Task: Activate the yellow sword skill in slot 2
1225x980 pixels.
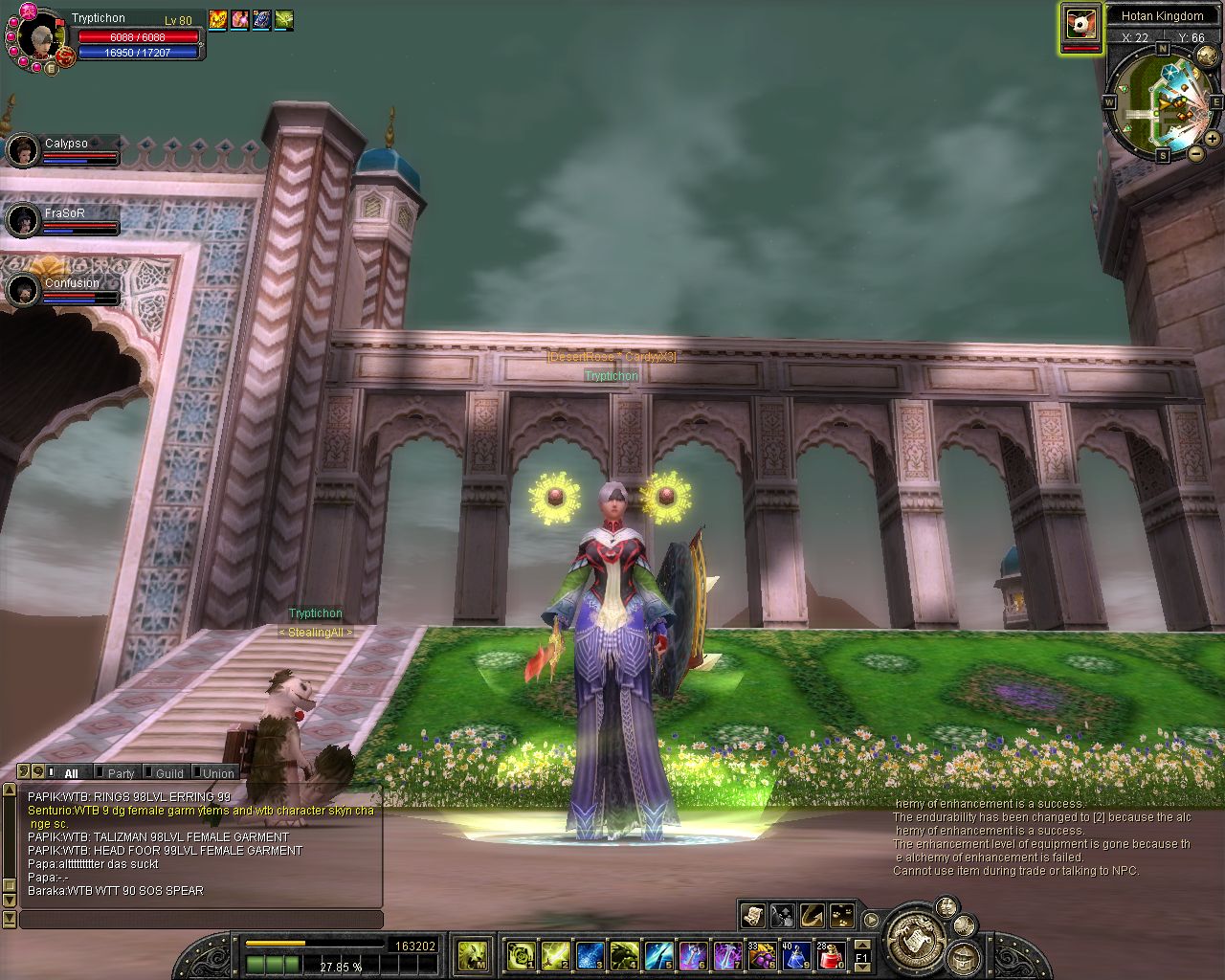Action: pos(555,954)
